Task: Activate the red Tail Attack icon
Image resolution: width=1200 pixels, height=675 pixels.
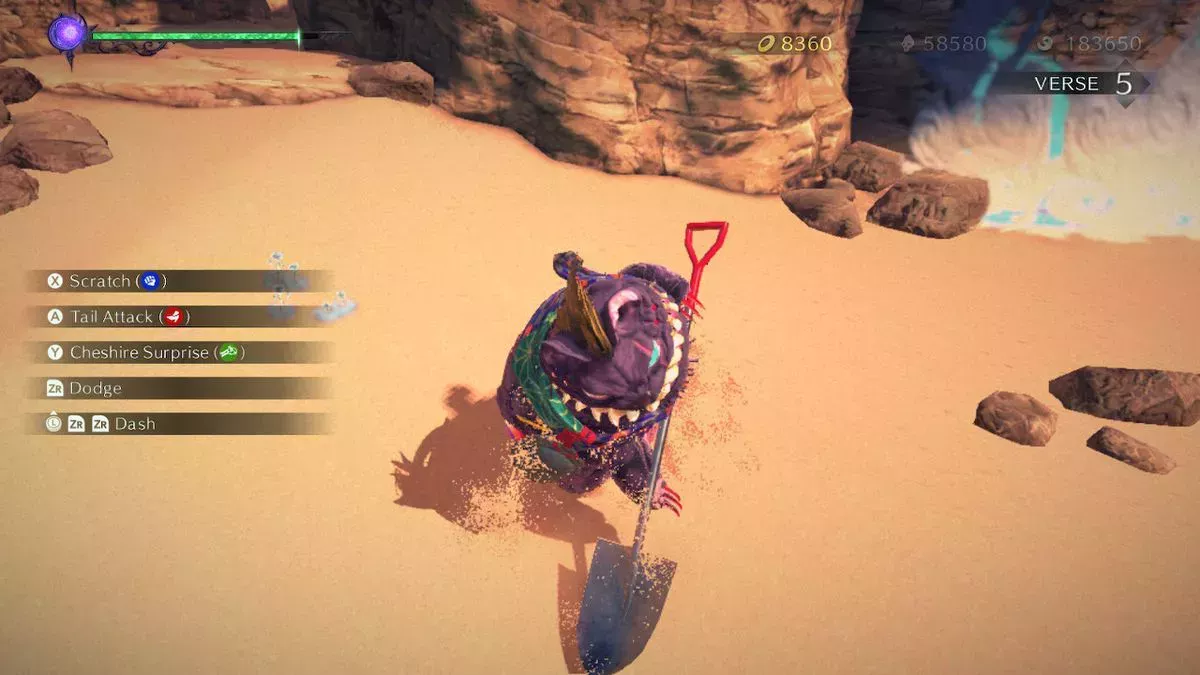Action: pos(173,317)
